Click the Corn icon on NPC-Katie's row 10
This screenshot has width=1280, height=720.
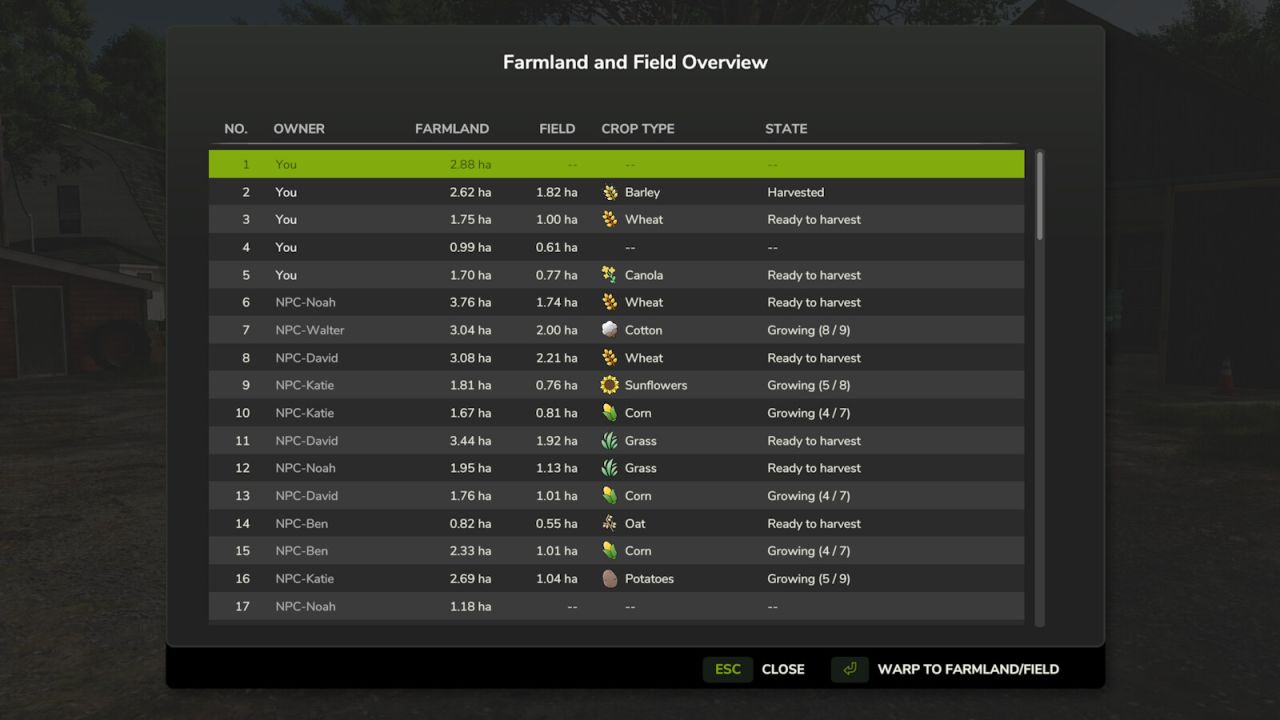click(611, 412)
